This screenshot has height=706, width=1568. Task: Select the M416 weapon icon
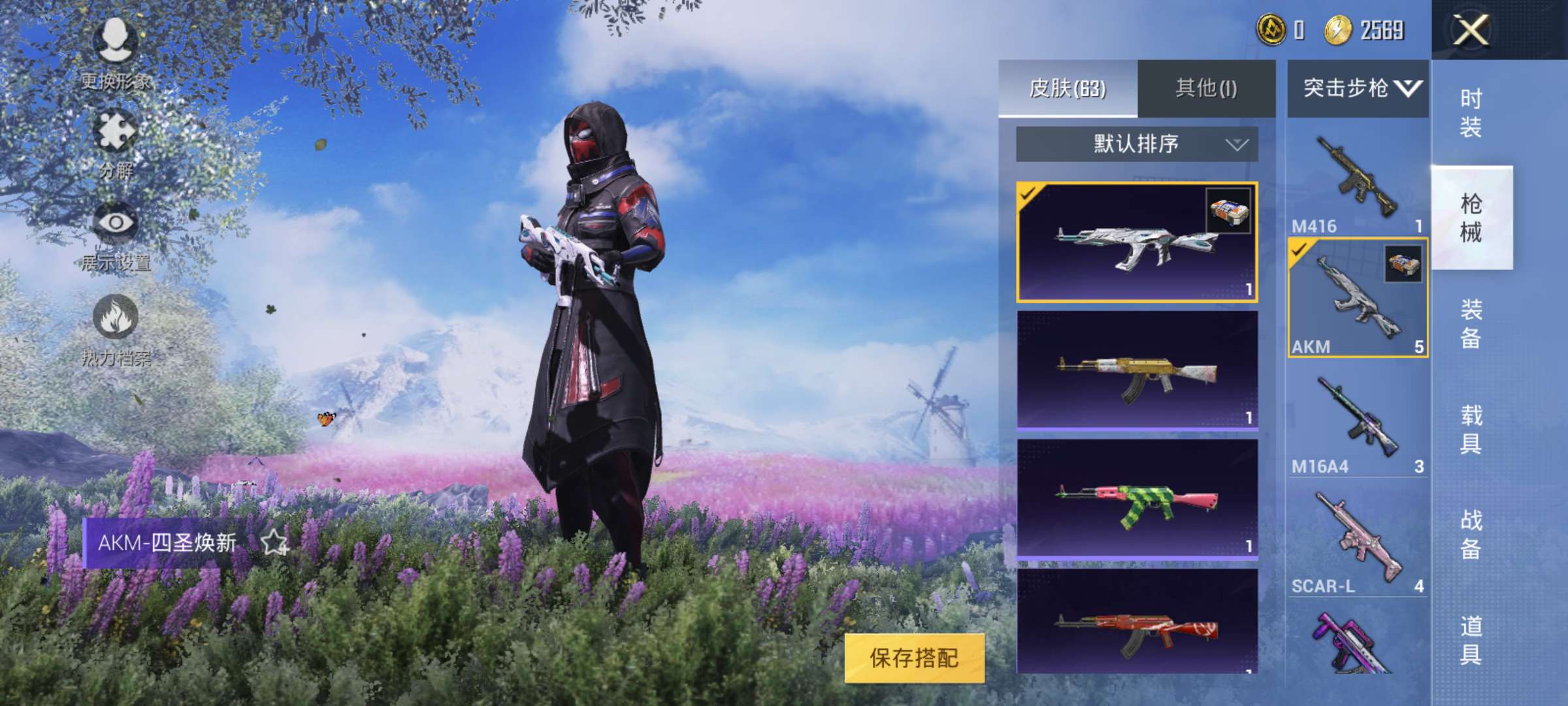tap(1356, 173)
